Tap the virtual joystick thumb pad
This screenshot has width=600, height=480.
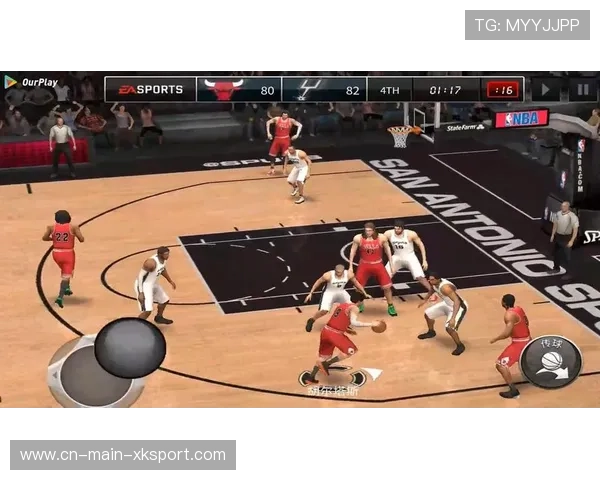tap(130, 347)
